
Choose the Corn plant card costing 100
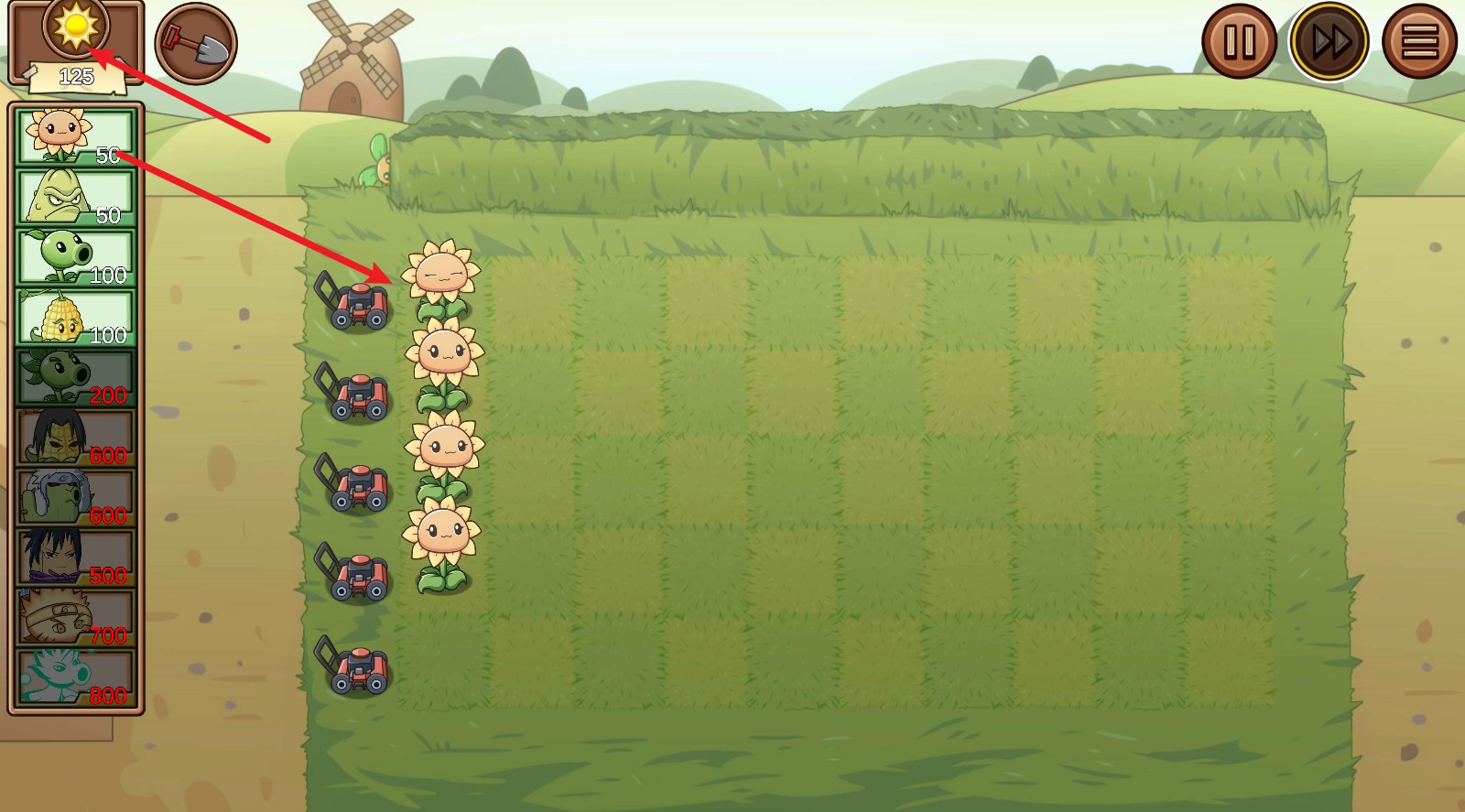[x=71, y=317]
